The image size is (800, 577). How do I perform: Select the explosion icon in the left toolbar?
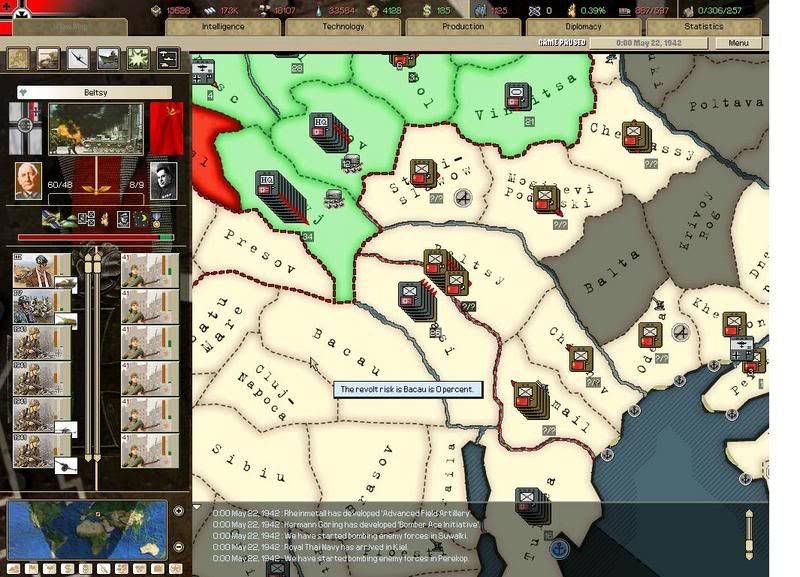coord(138,59)
